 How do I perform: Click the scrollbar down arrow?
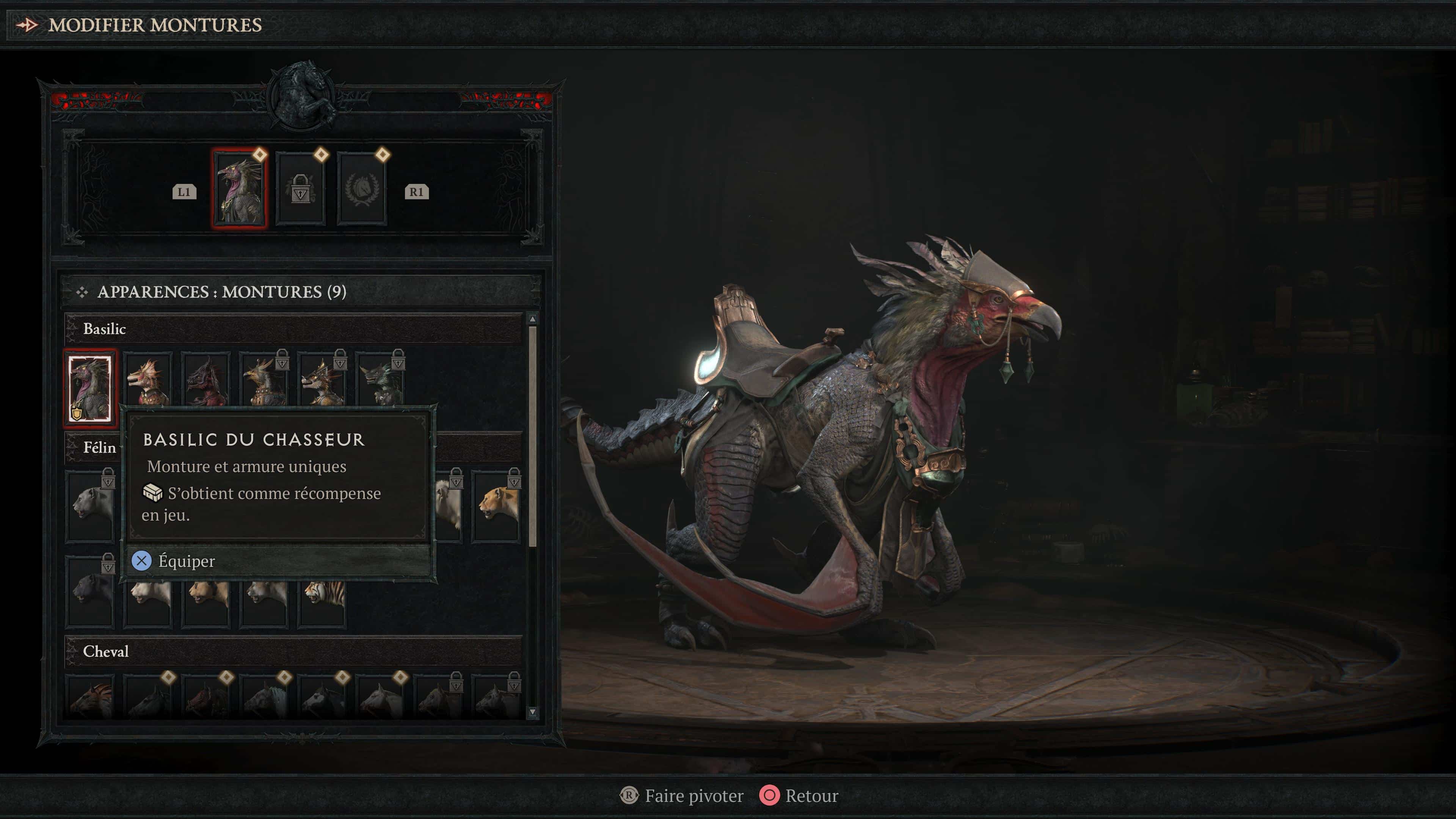click(532, 712)
